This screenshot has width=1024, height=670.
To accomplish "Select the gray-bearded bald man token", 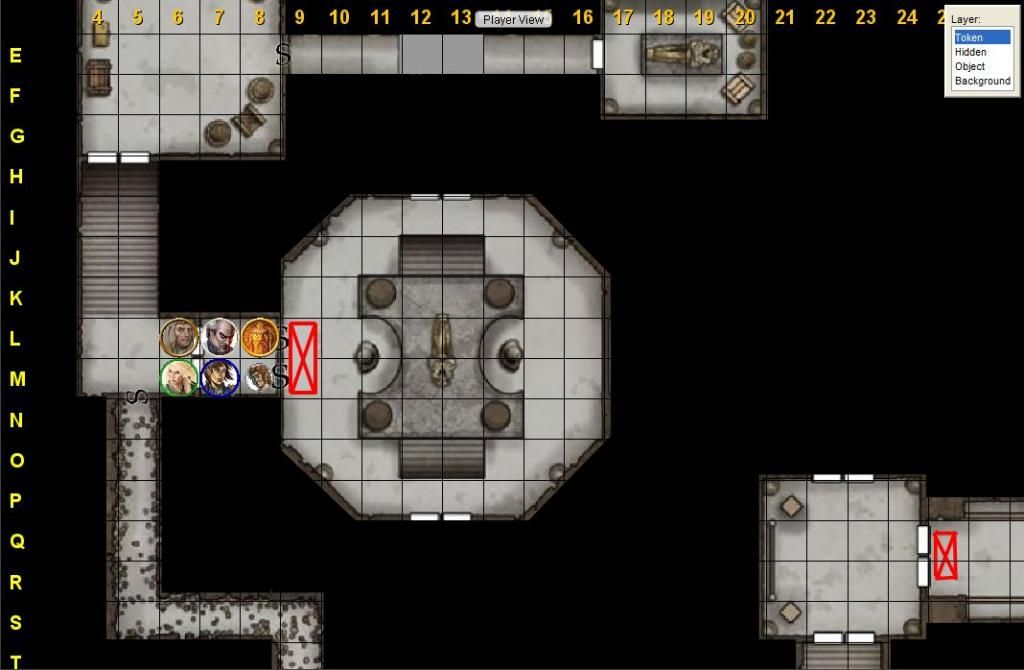I will (219, 337).
